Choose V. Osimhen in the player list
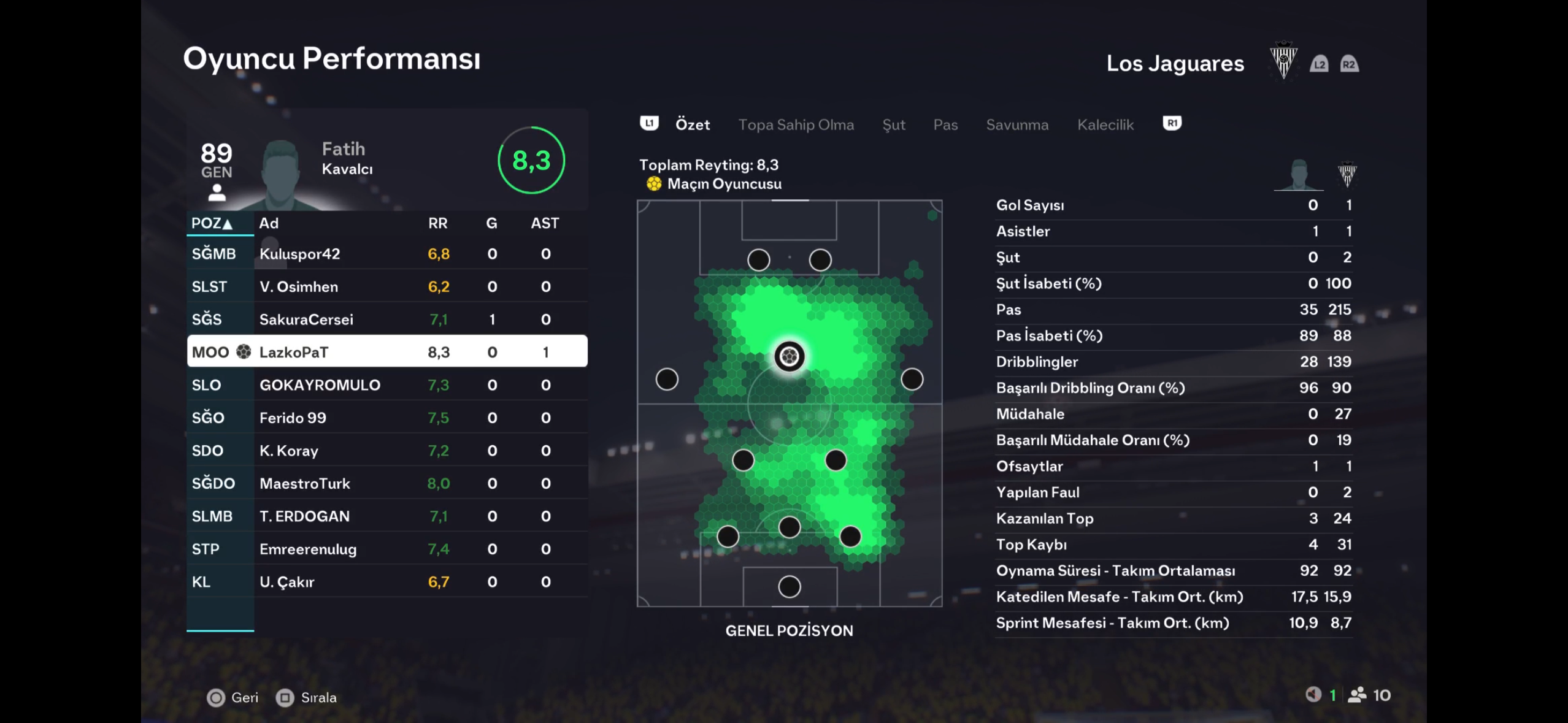Image resolution: width=1568 pixels, height=723 pixels. click(386, 286)
